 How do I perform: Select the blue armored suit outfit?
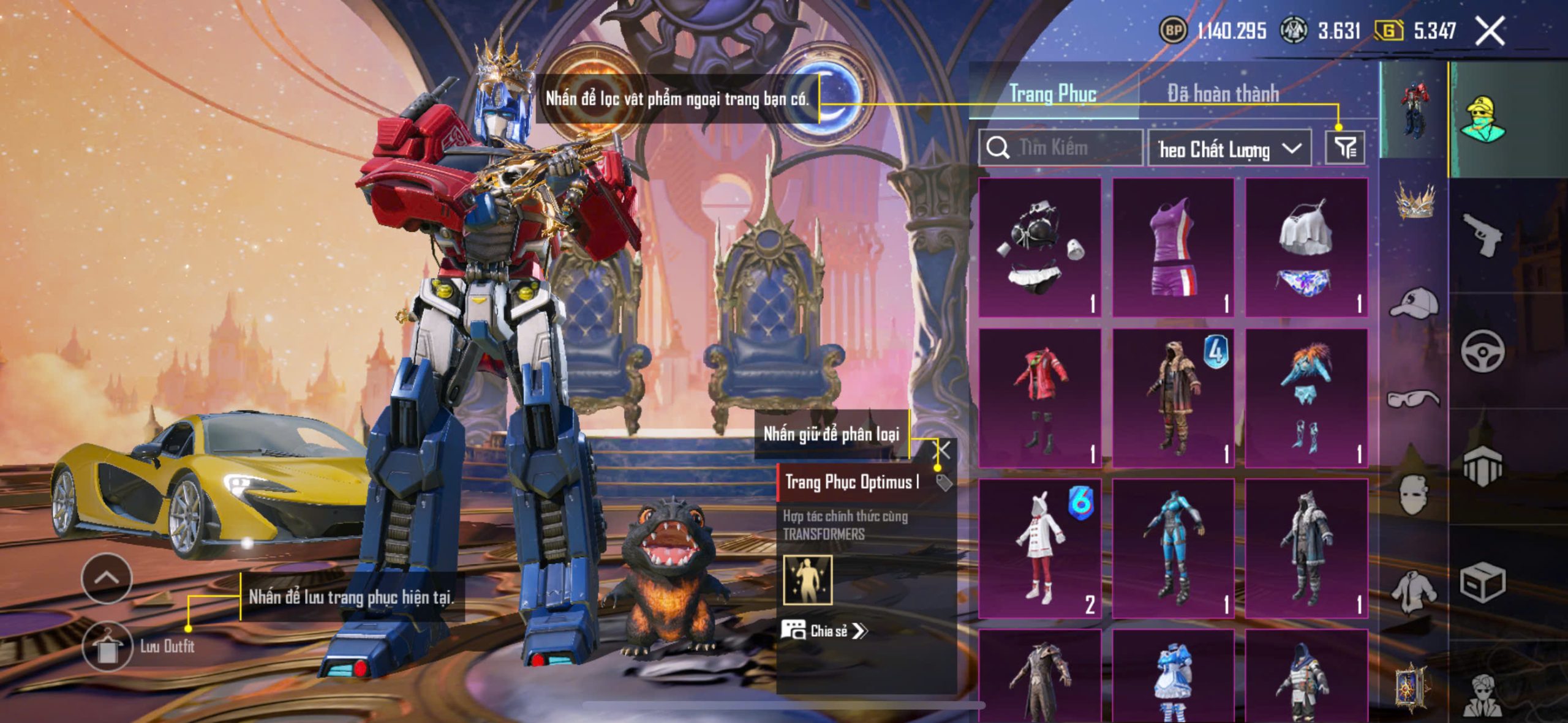pos(1173,549)
